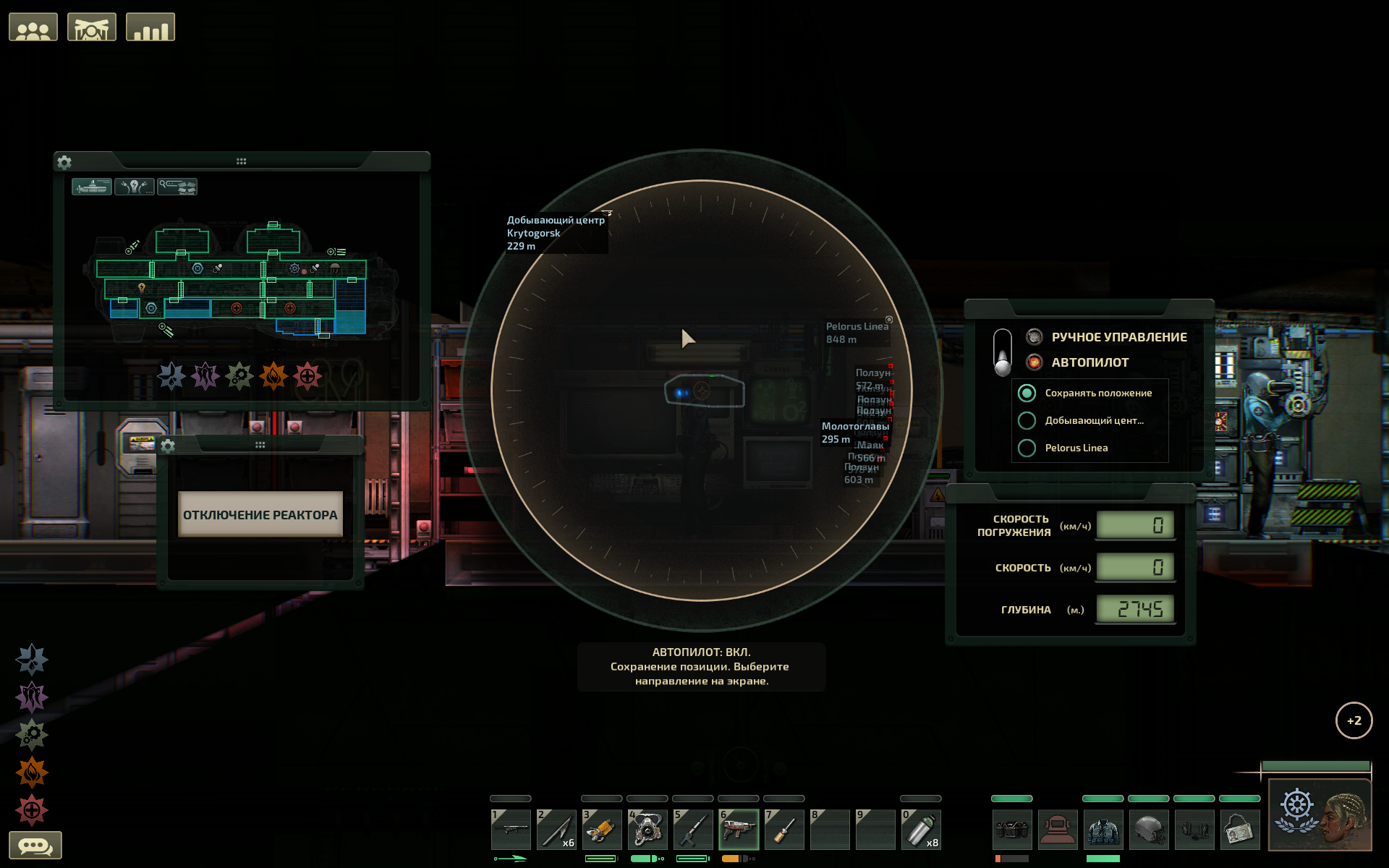The width and height of the screenshot is (1389, 868).
Task: Open the crew list panel
Action: (x=33, y=27)
